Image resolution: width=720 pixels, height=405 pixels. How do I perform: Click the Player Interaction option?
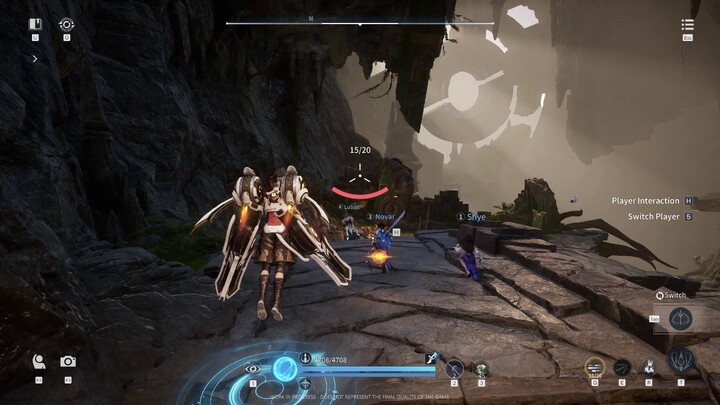click(x=646, y=201)
